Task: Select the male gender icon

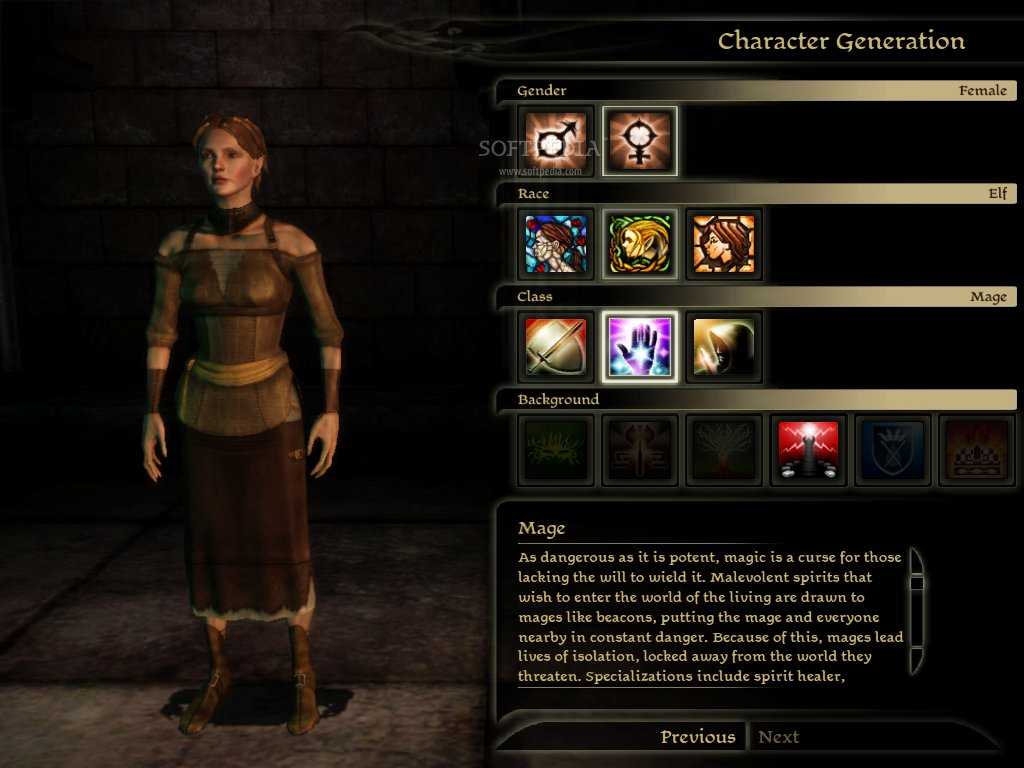Action: point(557,142)
